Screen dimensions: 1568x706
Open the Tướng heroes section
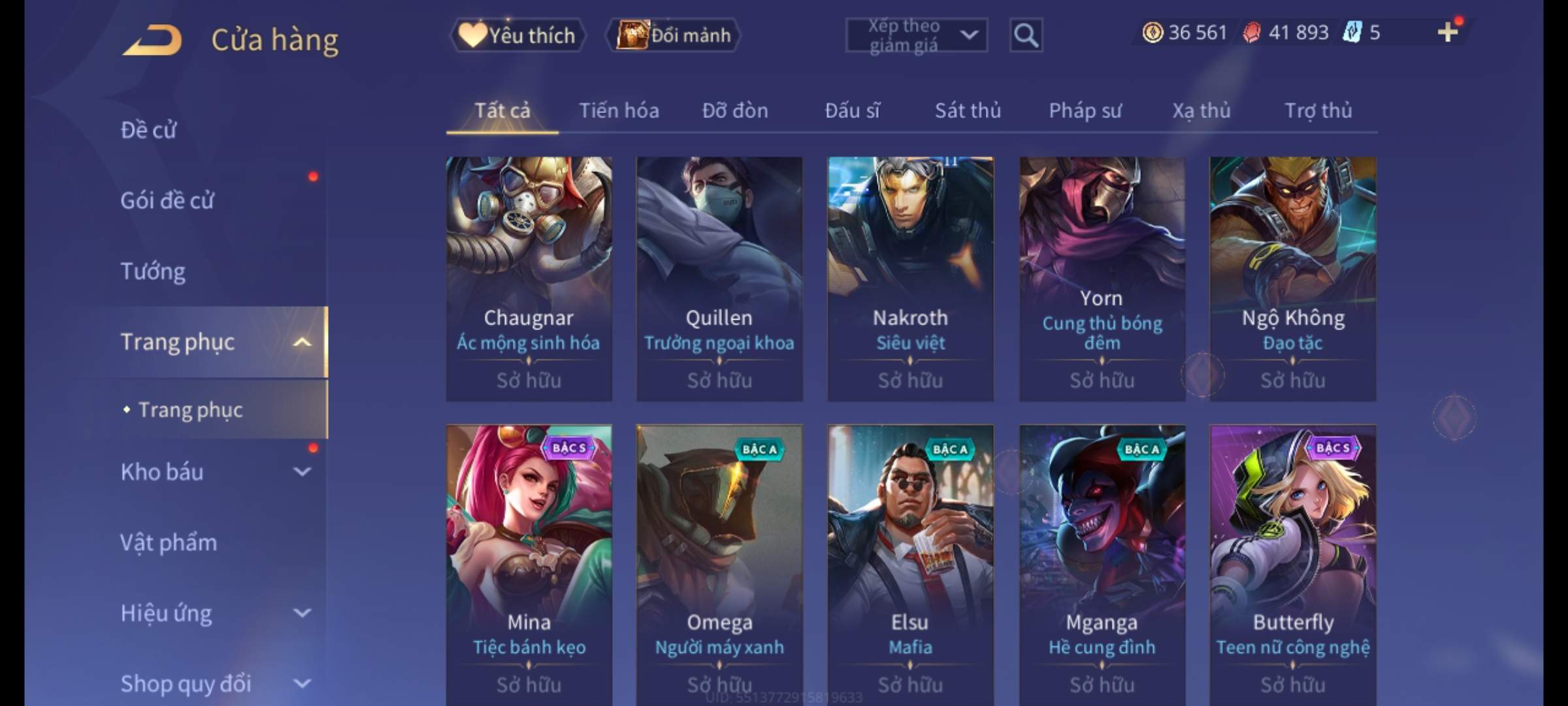pos(153,271)
